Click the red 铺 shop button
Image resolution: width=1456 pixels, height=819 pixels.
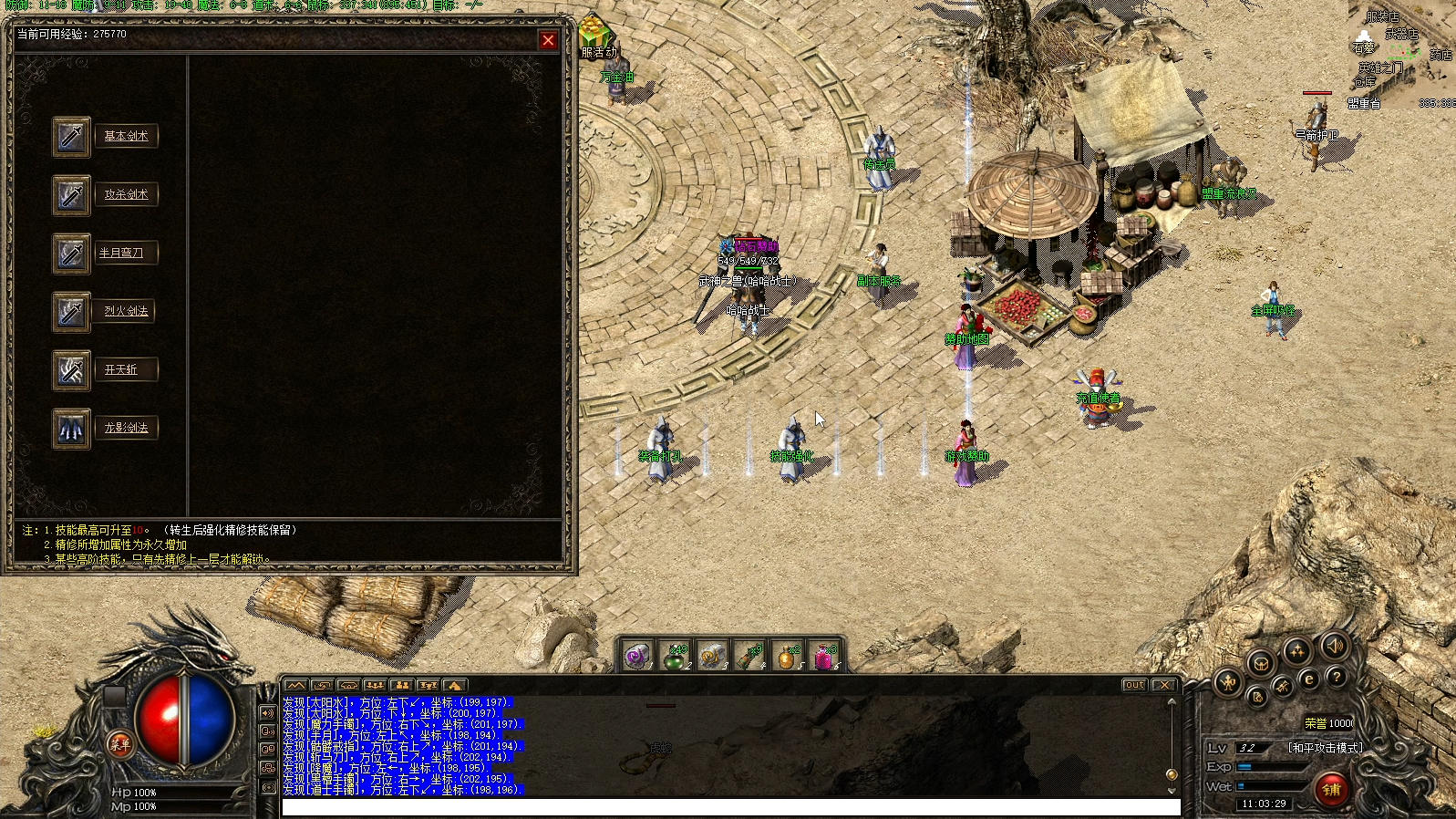(1331, 789)
